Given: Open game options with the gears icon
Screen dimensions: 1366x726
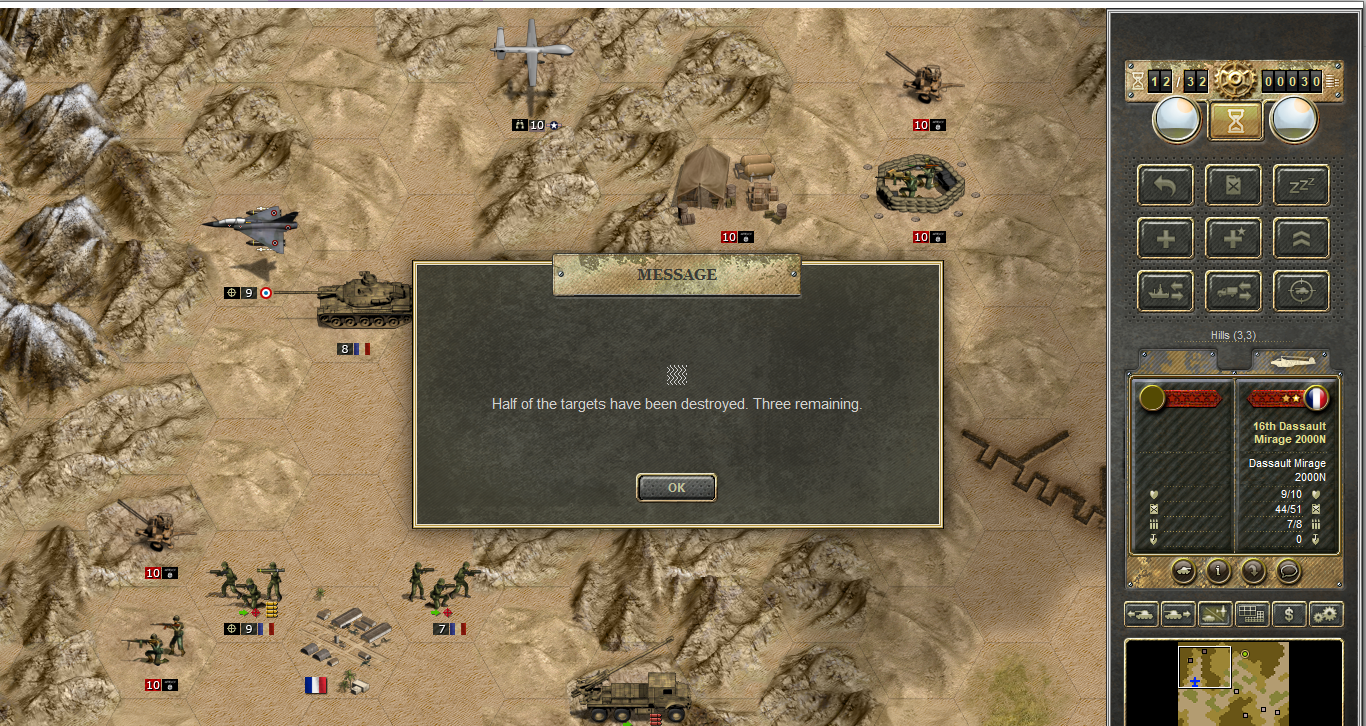Looking at the screenshot, I should pos(1326,614).
